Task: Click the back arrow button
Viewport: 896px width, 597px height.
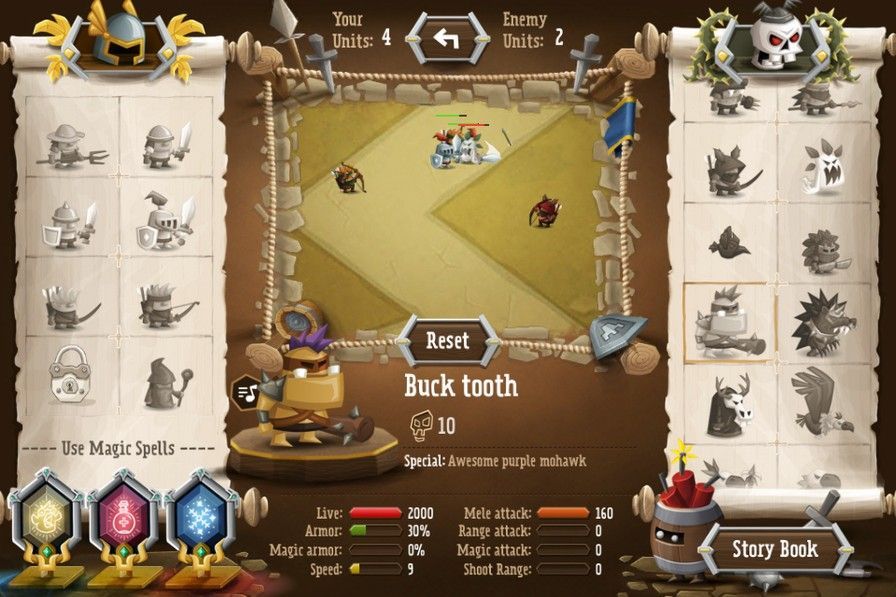Action: [x=447, y=40]
